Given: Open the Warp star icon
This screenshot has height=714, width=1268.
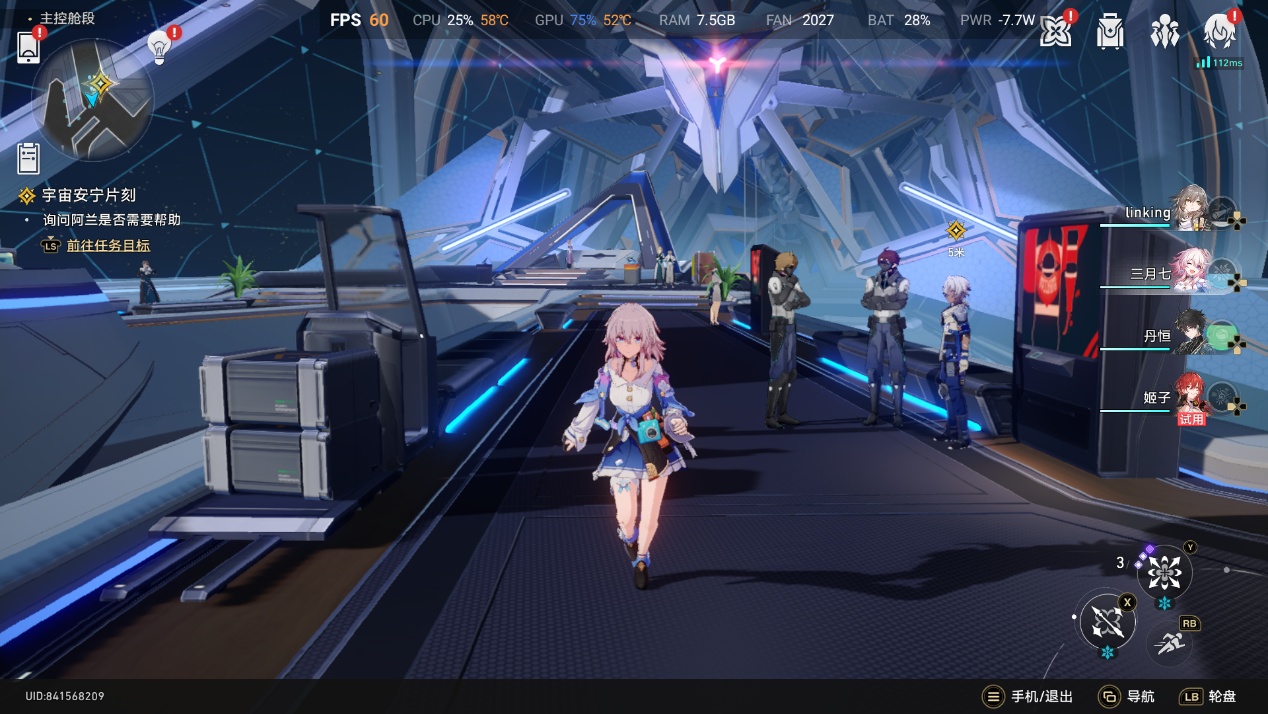Looking at the screenshot, I should point(1055,32).
